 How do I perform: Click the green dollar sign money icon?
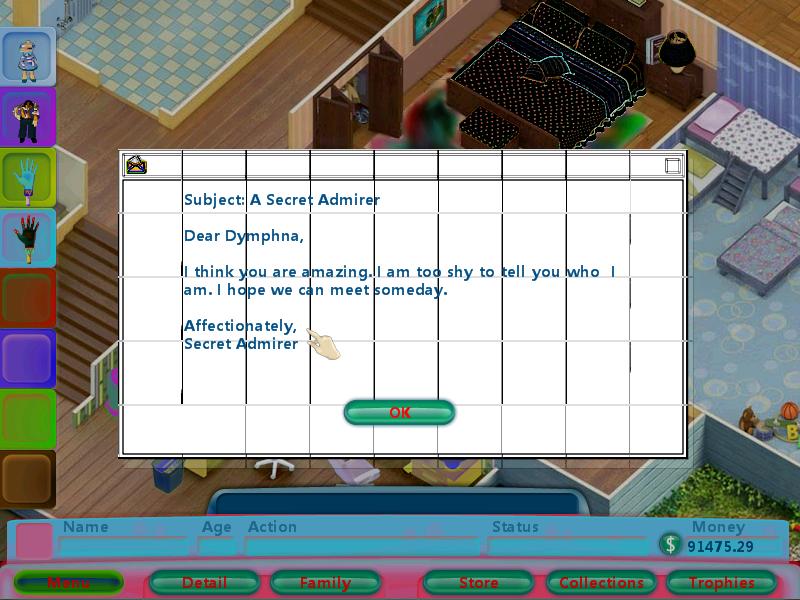click(x=670, y=544)
